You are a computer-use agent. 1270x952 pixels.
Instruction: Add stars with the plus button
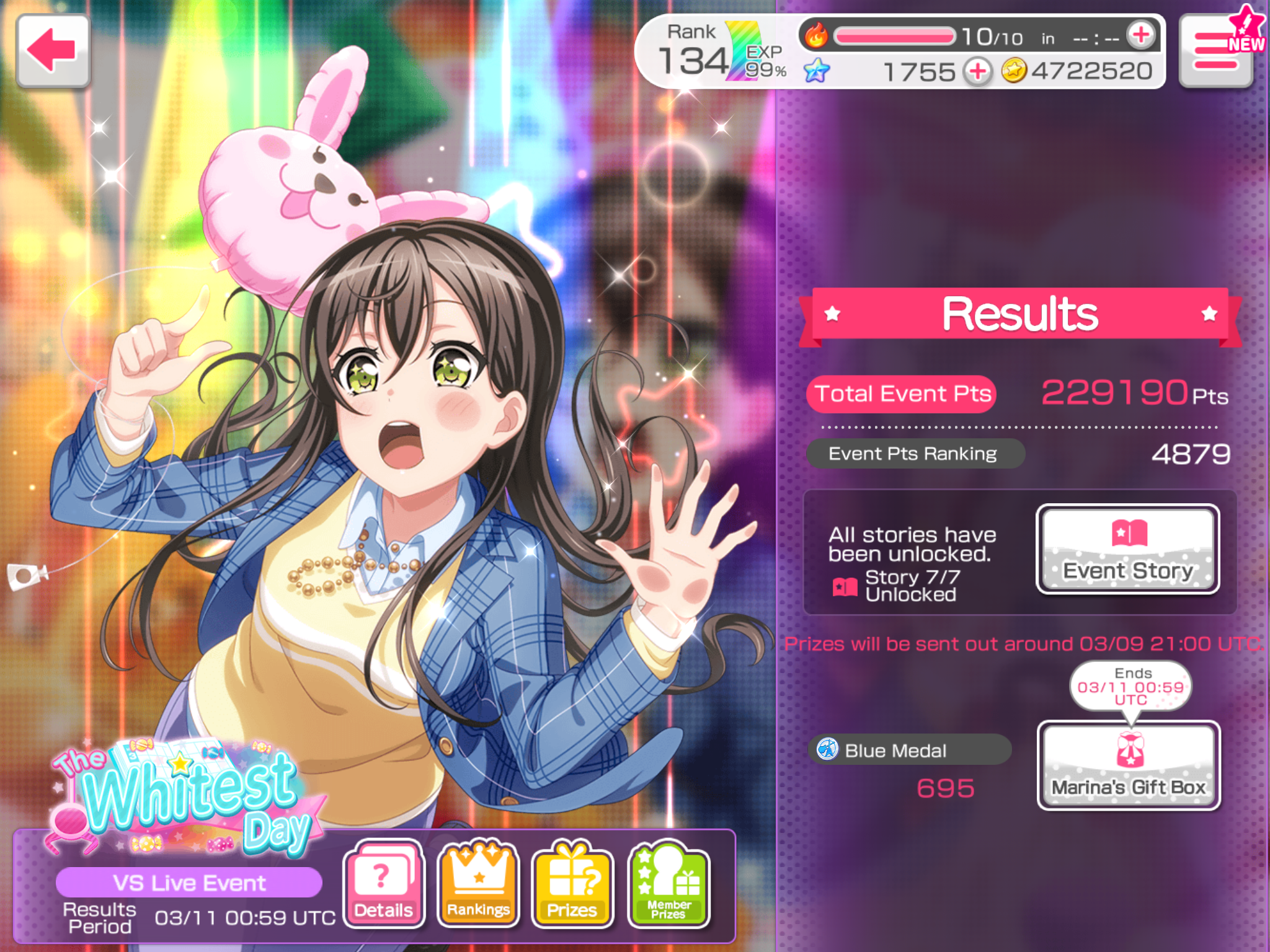[978, 71]
